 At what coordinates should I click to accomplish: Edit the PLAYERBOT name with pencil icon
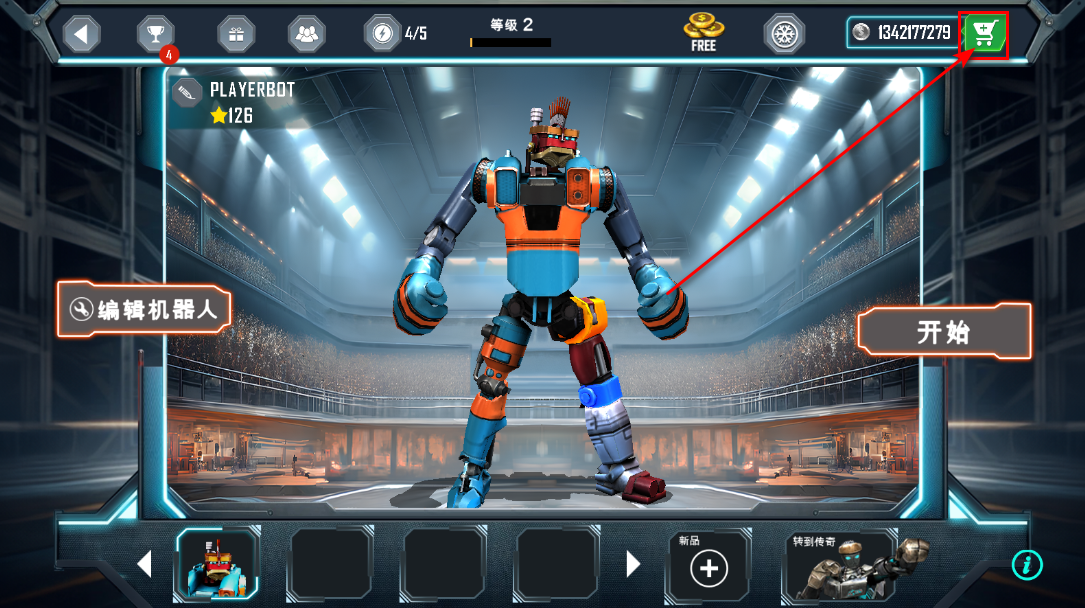[186, 94]
